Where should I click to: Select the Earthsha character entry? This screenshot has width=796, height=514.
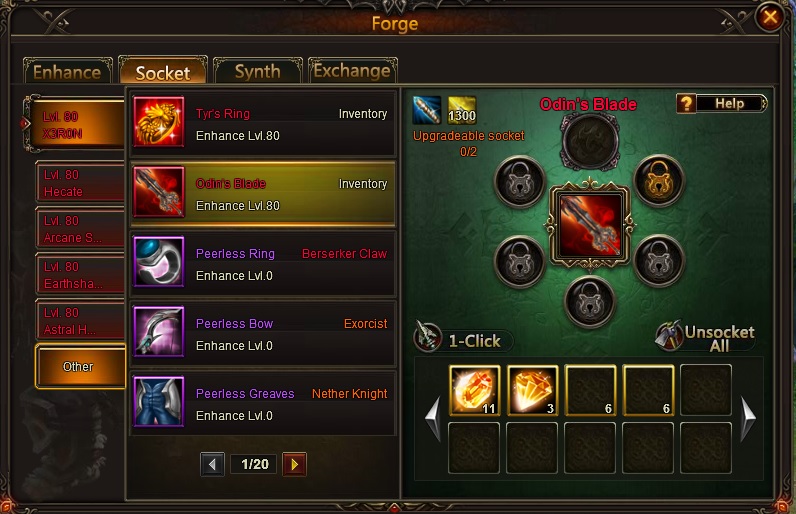pos(80,274)
